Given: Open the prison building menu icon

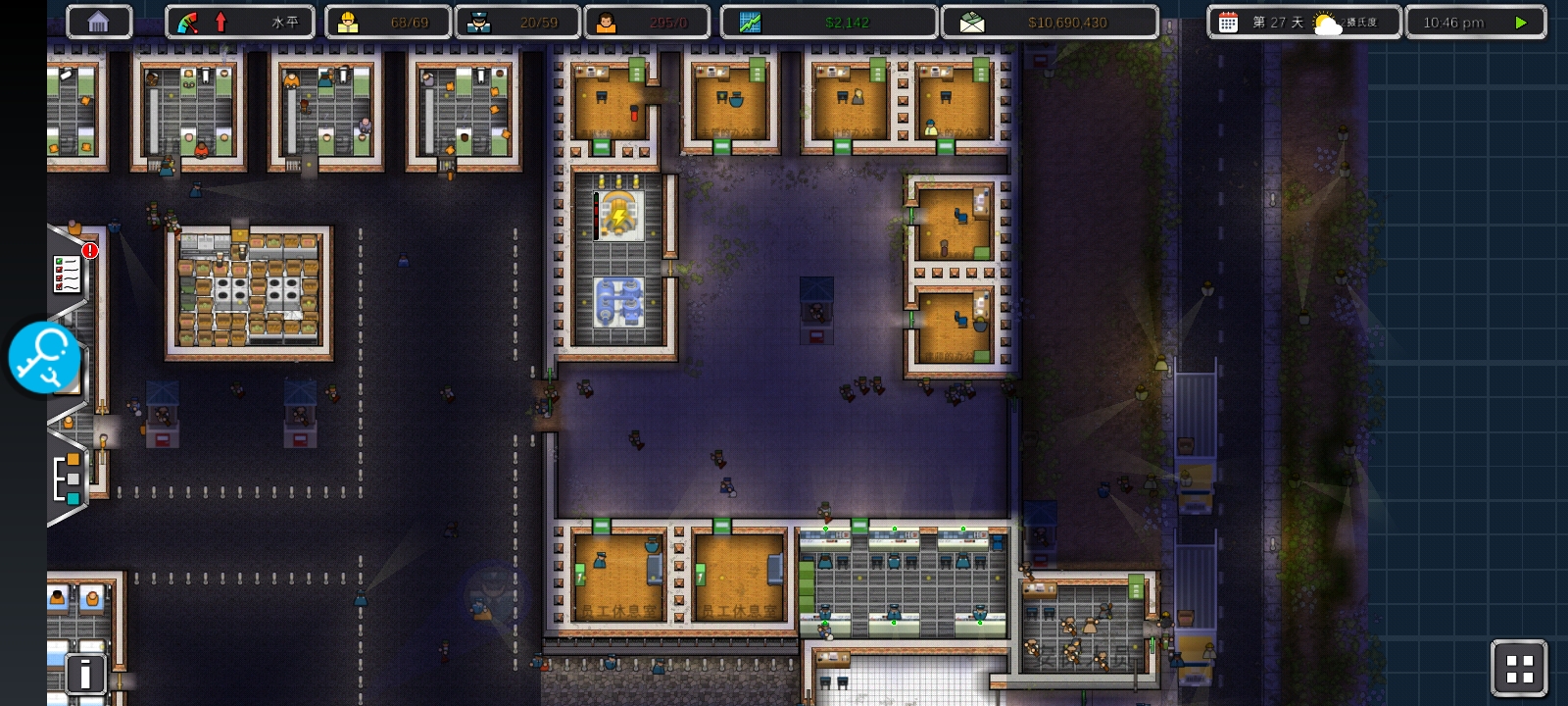Looking at the screenshot, I should pos(98,22).
